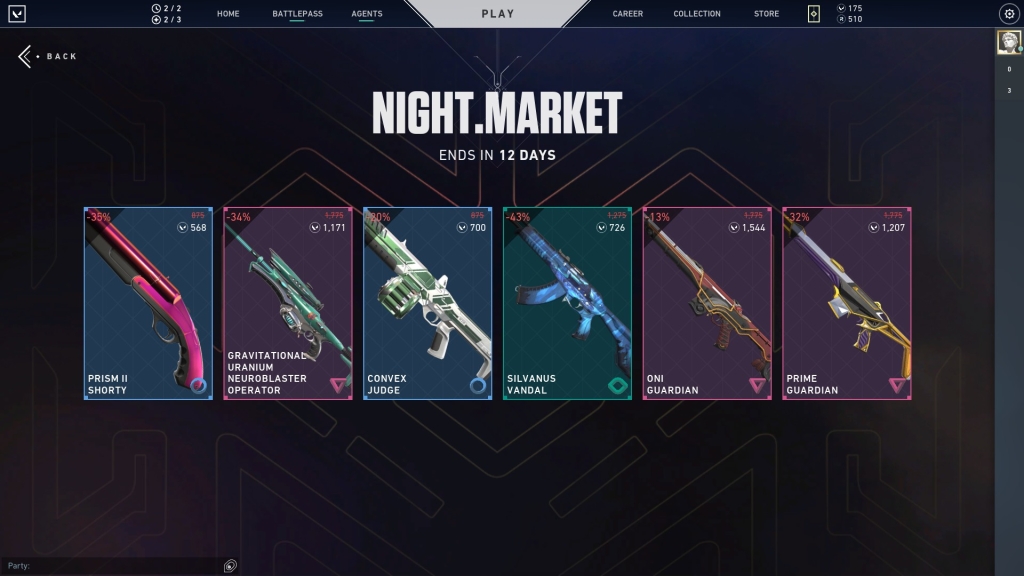Click the Valorant logo in the corner
The height and width of the screenshot is (576, 1024).
17,14
